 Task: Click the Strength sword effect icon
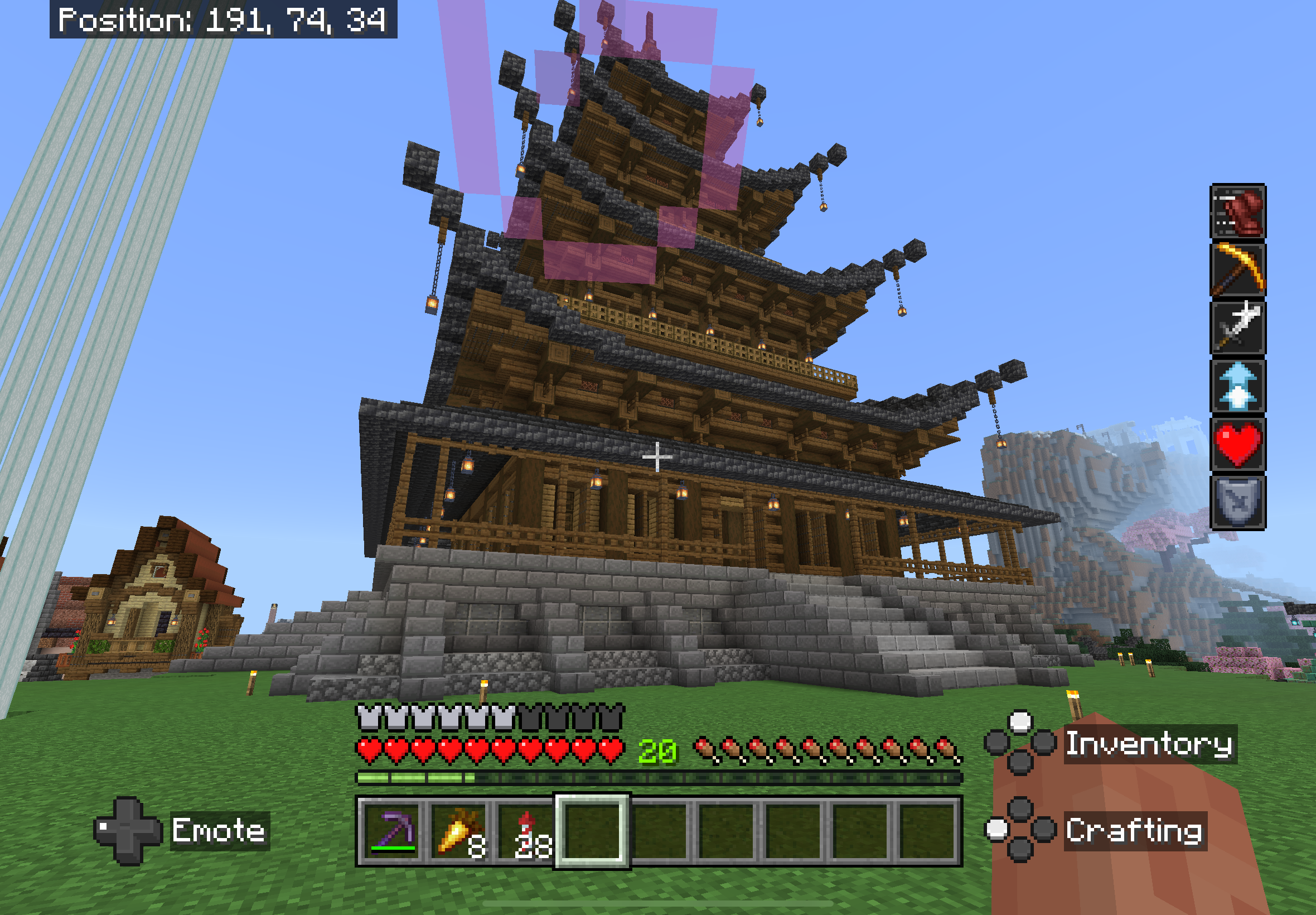1237,328
